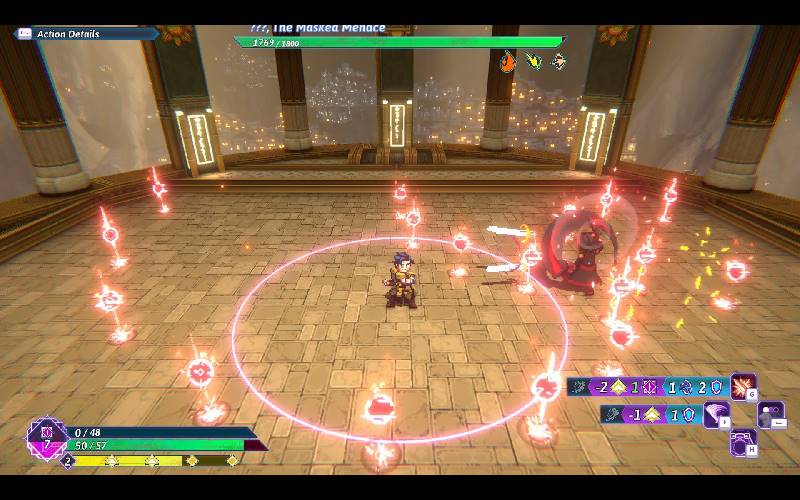Select the character swap skill icon
This screenshot has height=500, width=800.
(771, 414)
